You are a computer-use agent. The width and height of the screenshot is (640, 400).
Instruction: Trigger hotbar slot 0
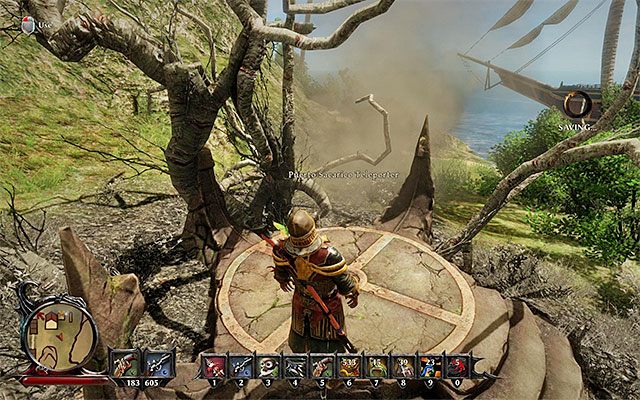click(x=455, y=366)
